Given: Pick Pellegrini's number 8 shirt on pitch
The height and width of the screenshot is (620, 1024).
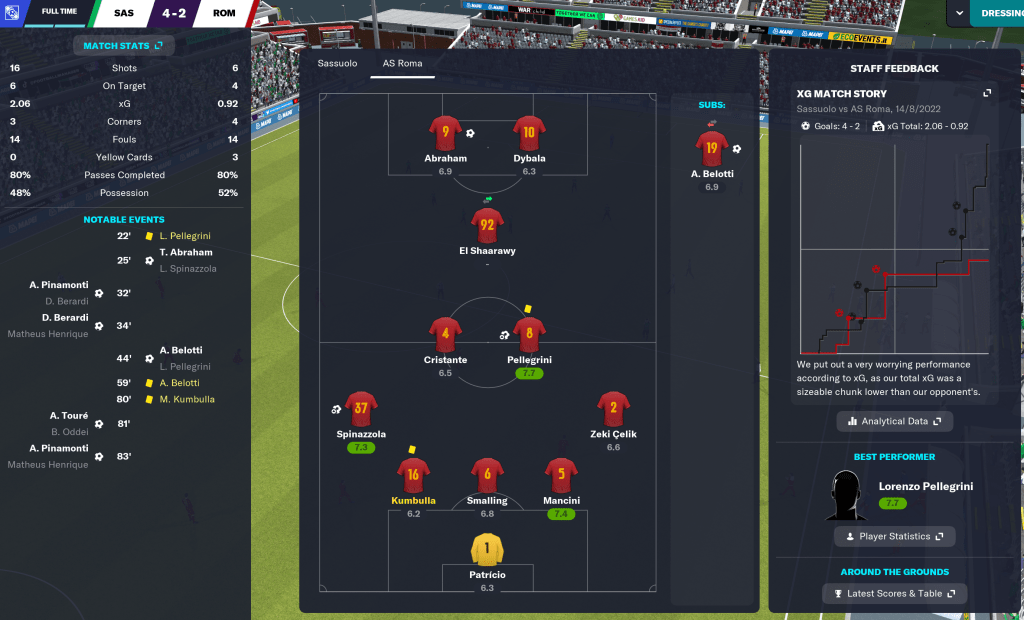Looking at the screenshot, I should point(529,334).
